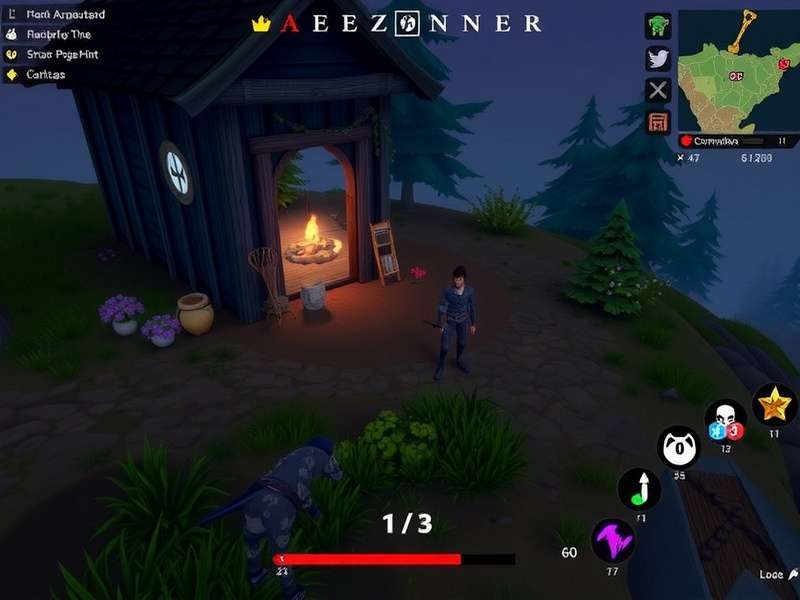Click the bird icon button

point(657,58)
